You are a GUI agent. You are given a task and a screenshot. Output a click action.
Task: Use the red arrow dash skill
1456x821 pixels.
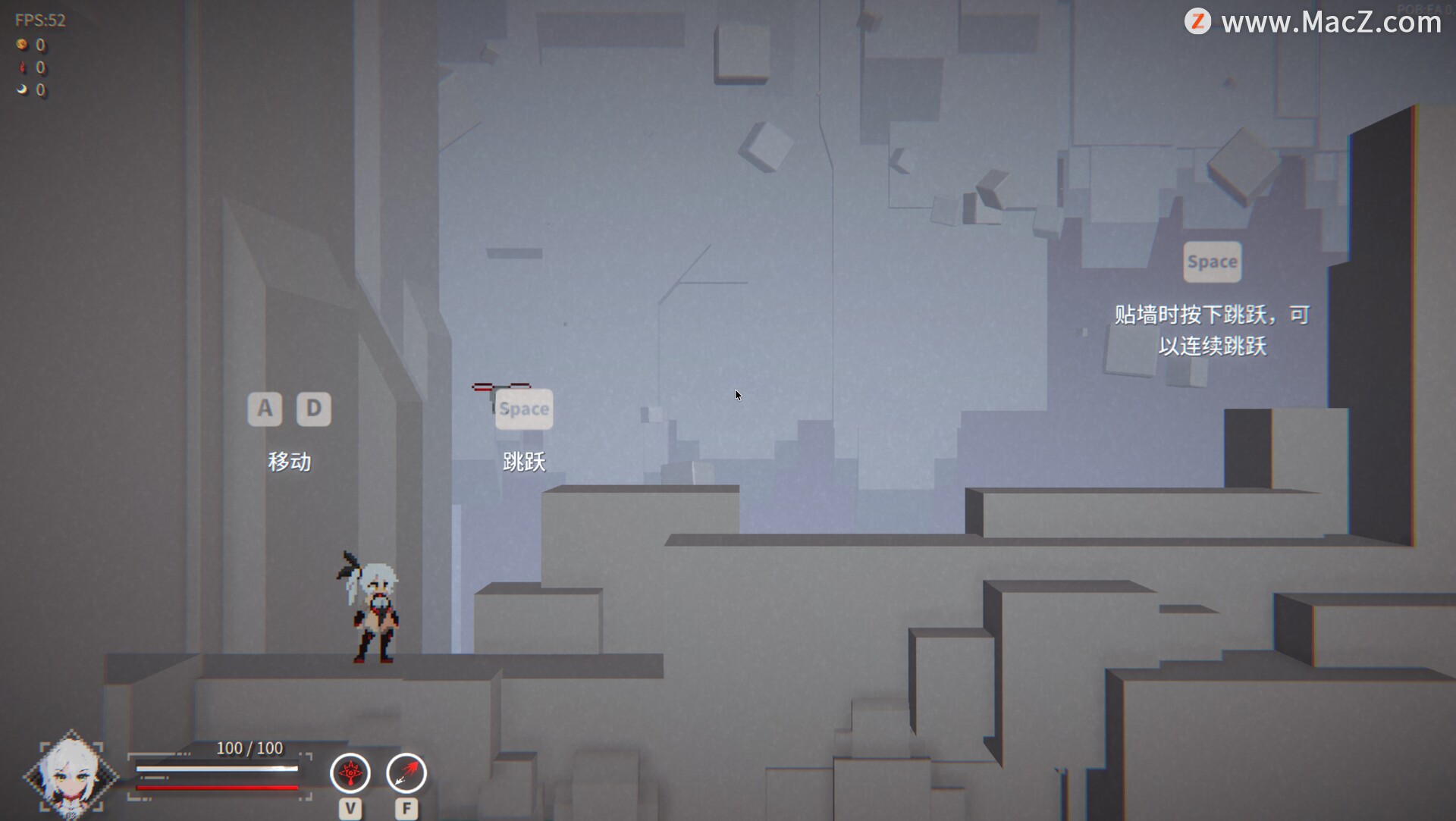(x=406, y=773)
